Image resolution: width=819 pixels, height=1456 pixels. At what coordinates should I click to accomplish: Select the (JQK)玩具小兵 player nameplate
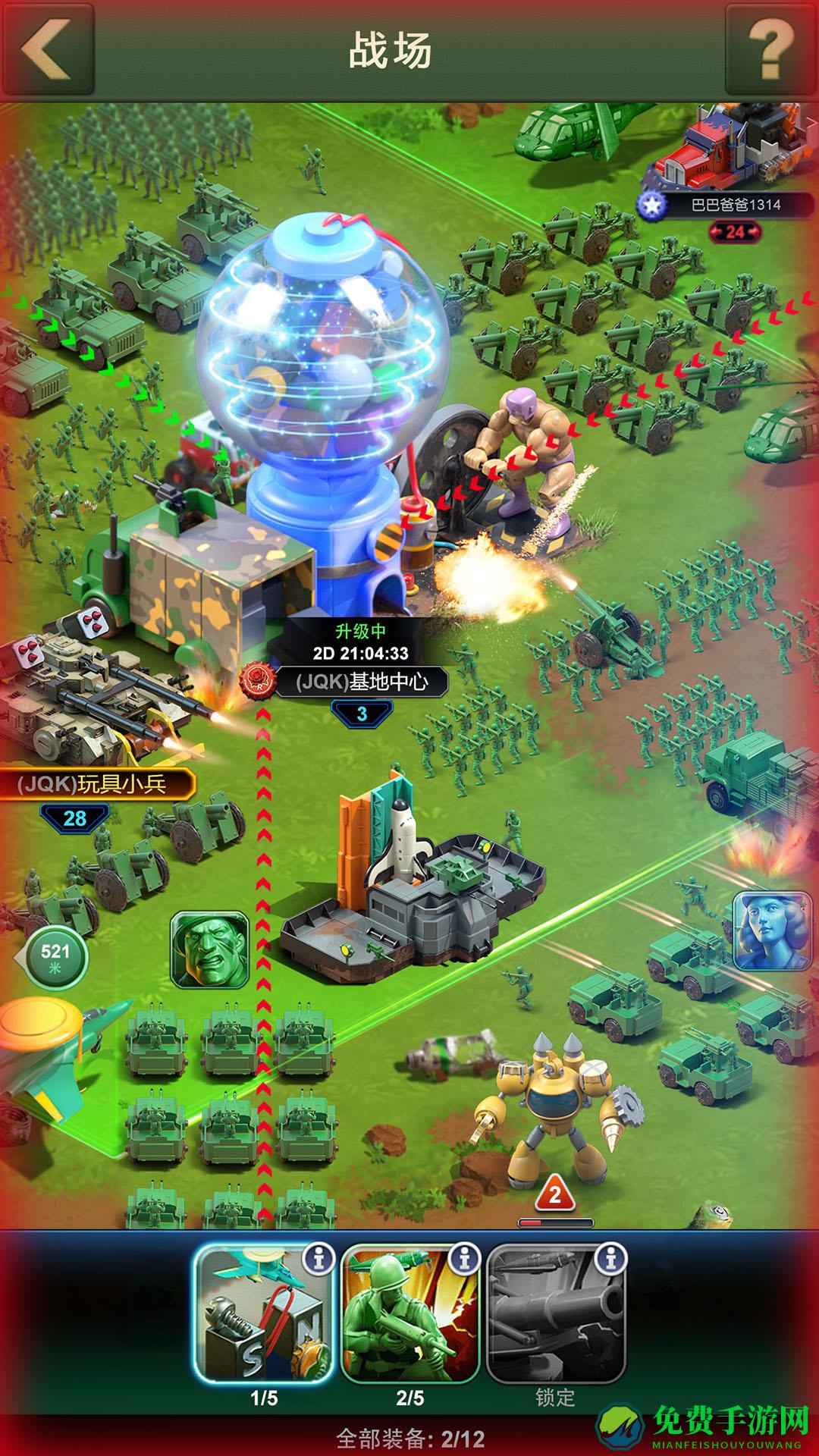coord(93,783)
